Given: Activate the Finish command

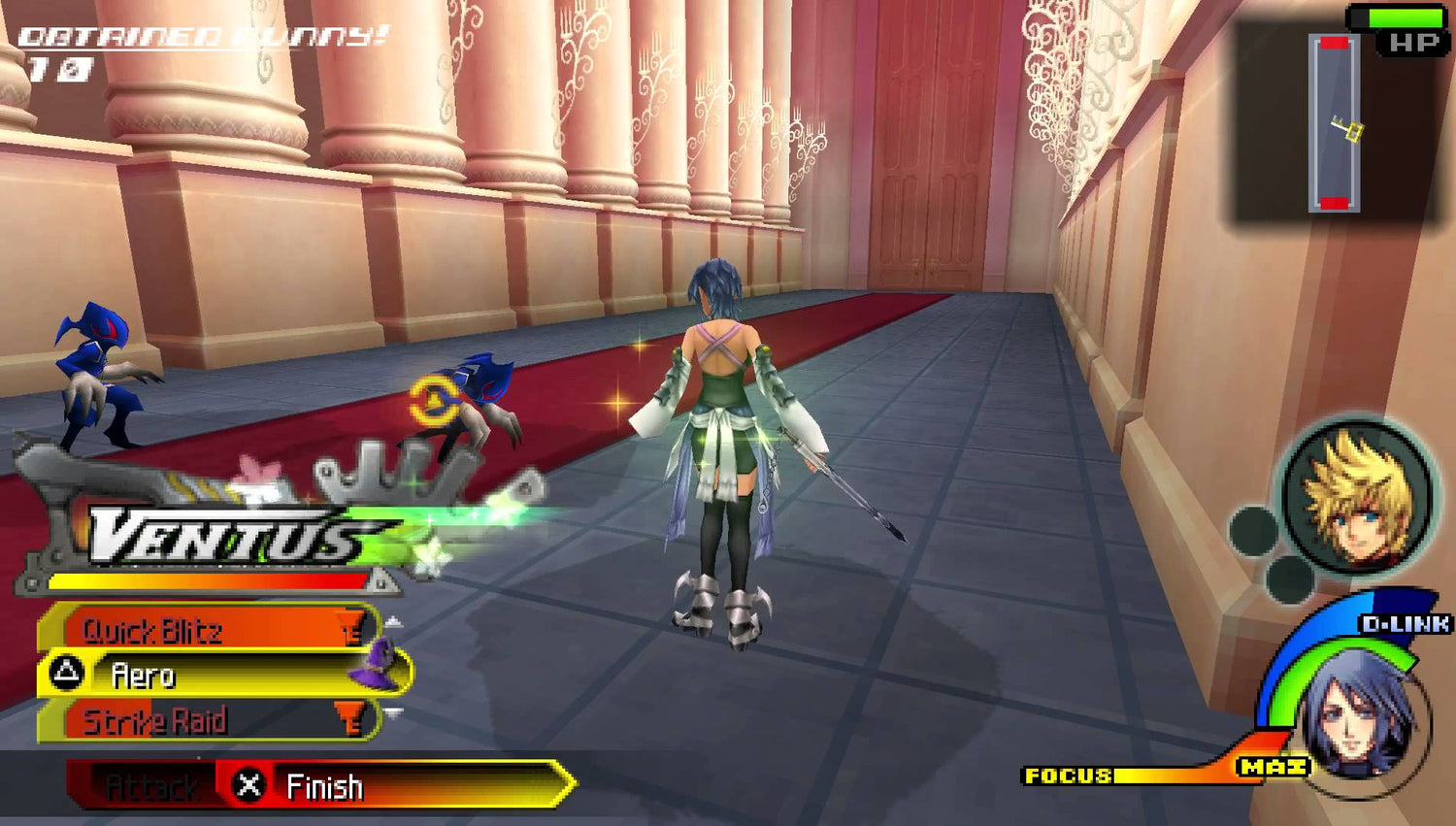Looking at the screenshot, I should pos(325,786).
